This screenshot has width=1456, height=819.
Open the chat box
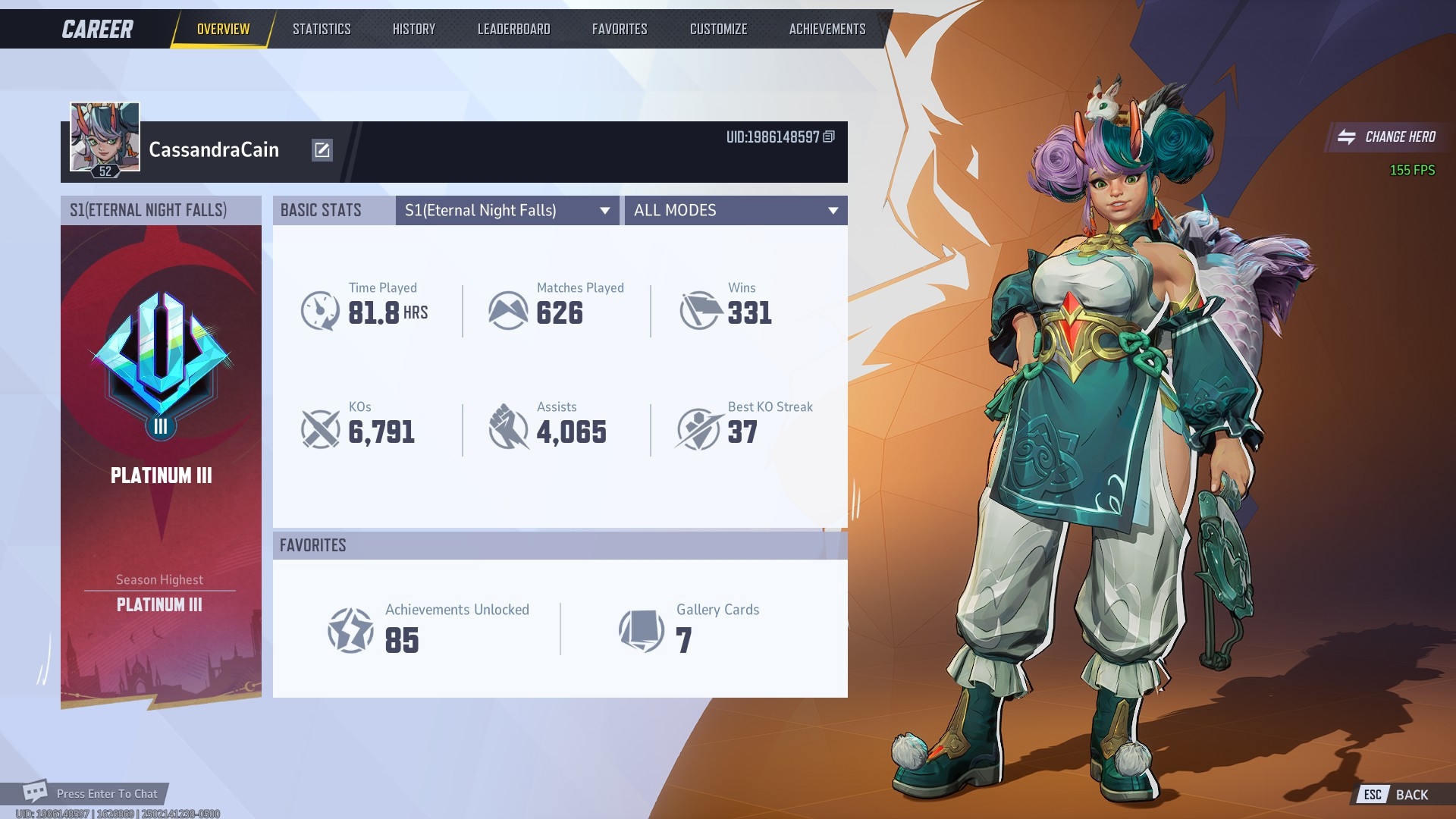click(91, 793)
